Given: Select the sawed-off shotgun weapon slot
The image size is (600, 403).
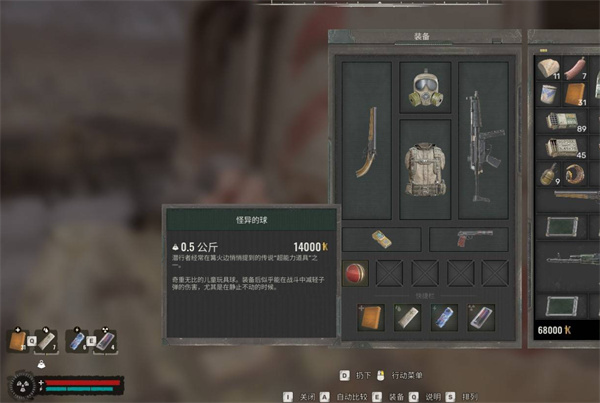Looking at the screenshot, I should [x=365, y=141].
